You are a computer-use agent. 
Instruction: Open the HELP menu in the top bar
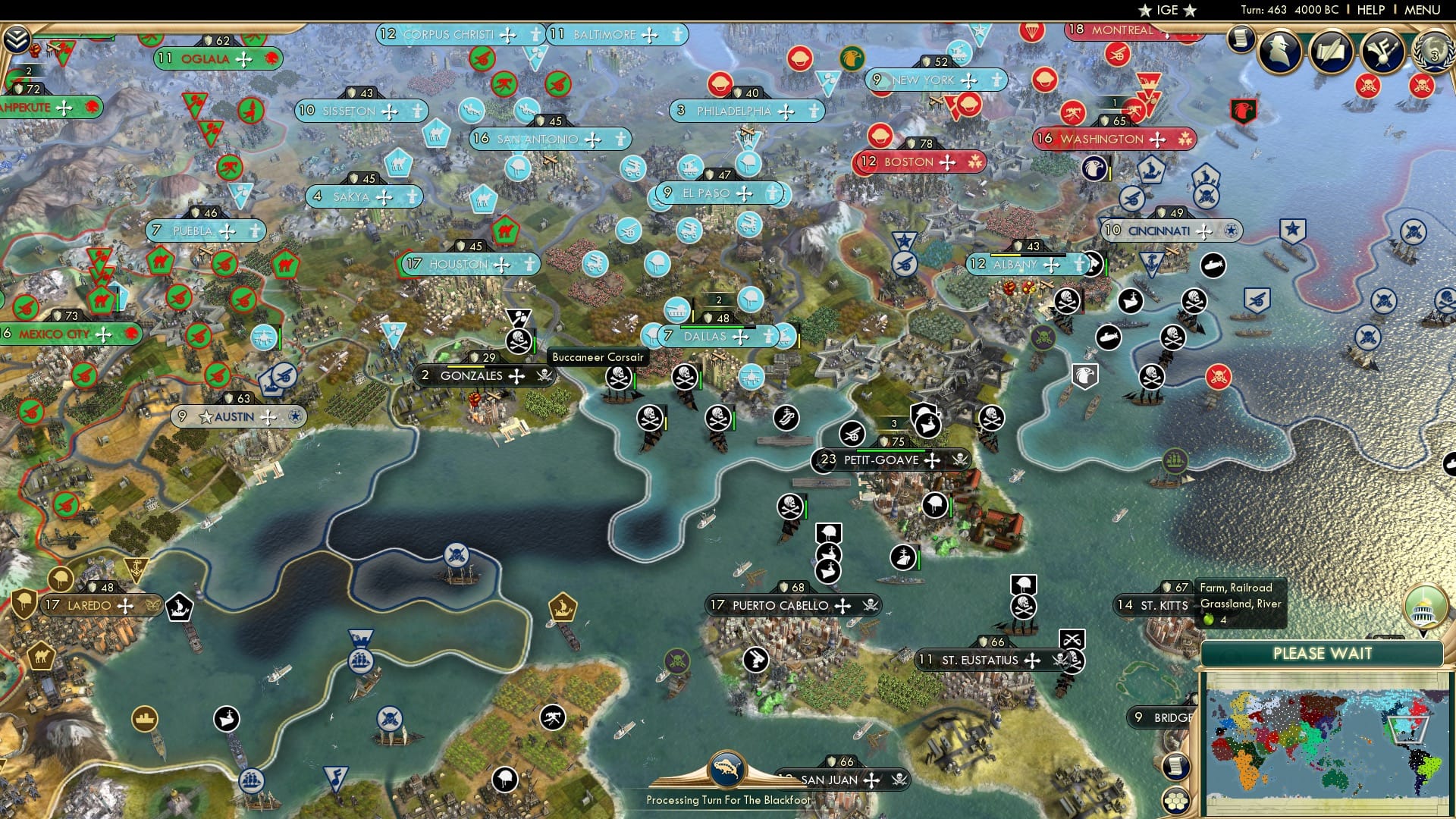click(x=1373, y=10)
